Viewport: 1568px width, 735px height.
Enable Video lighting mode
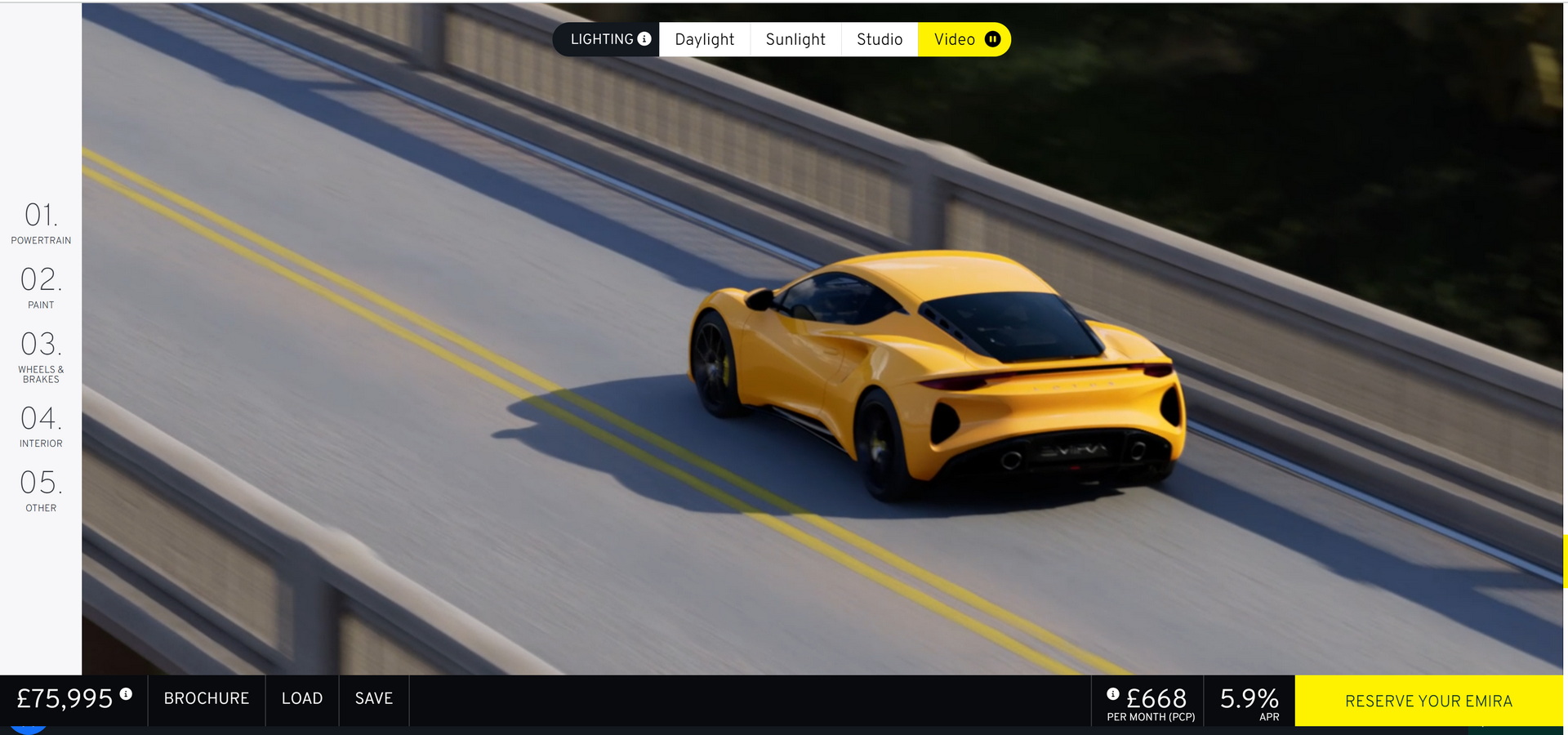tap(954, 38)
